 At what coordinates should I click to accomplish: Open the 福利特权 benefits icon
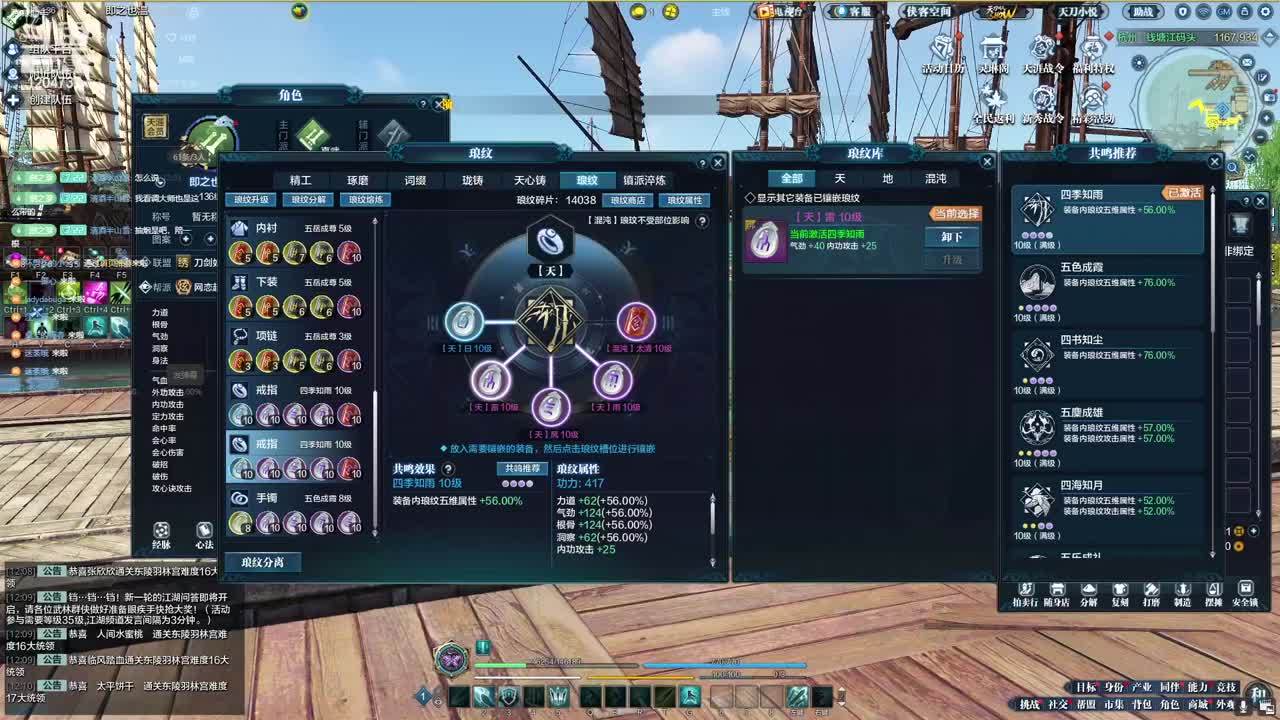pos(1092,55)
